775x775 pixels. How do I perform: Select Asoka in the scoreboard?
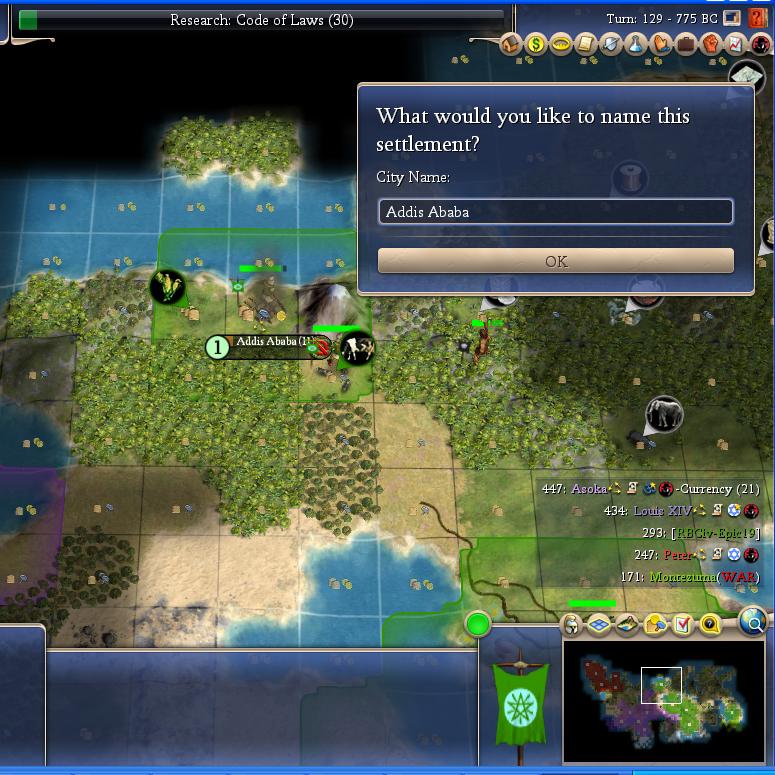pyautogui.click(x=588, y=489)
